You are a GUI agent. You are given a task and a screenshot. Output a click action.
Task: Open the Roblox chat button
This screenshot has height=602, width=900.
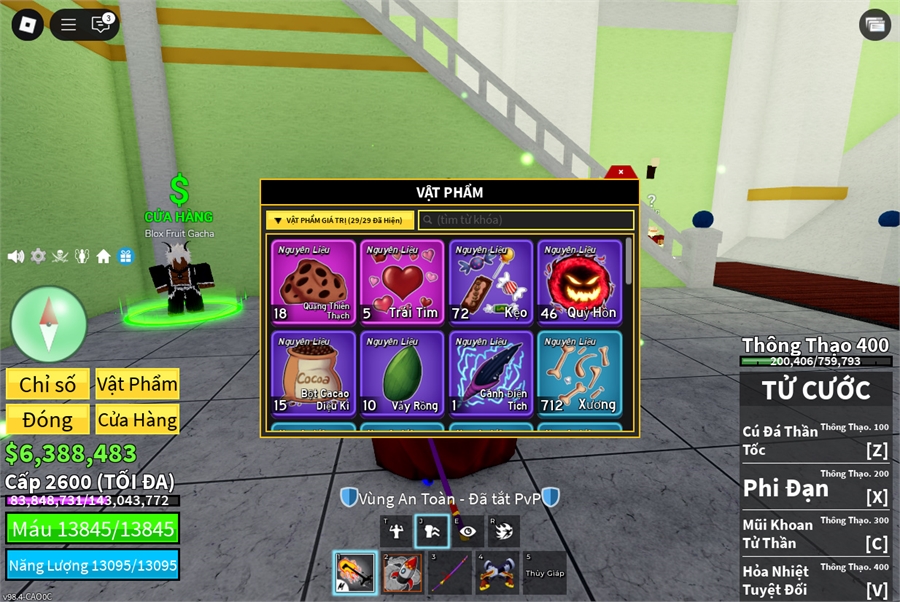tap(101, 25)
